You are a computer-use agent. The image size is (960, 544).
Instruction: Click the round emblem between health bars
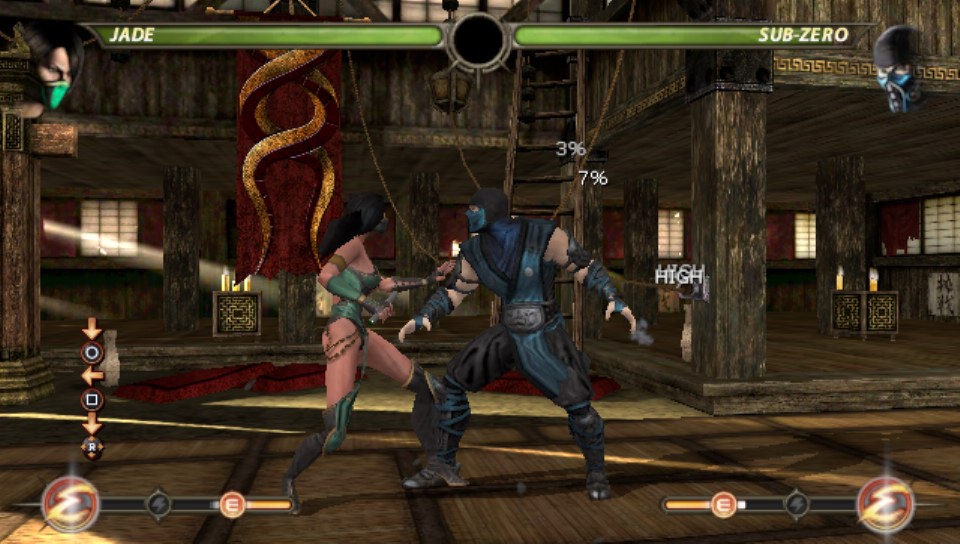pos(479,40)
